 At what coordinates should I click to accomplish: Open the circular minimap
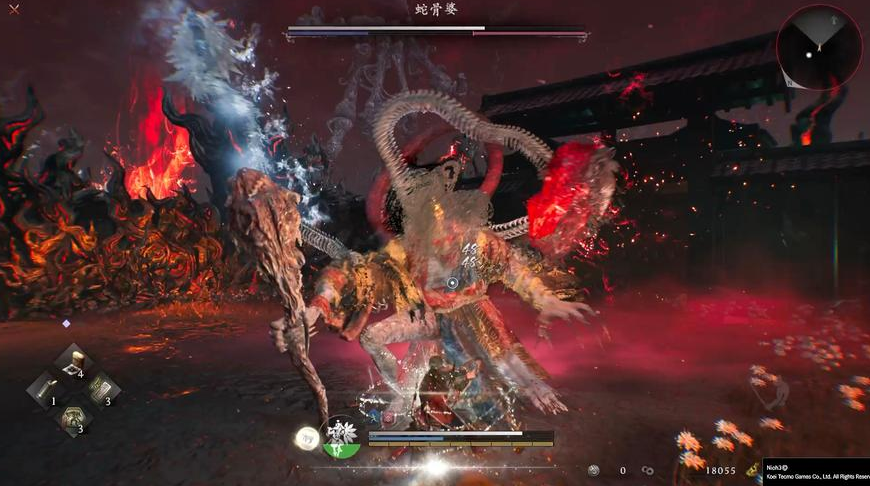click(818, 46)
